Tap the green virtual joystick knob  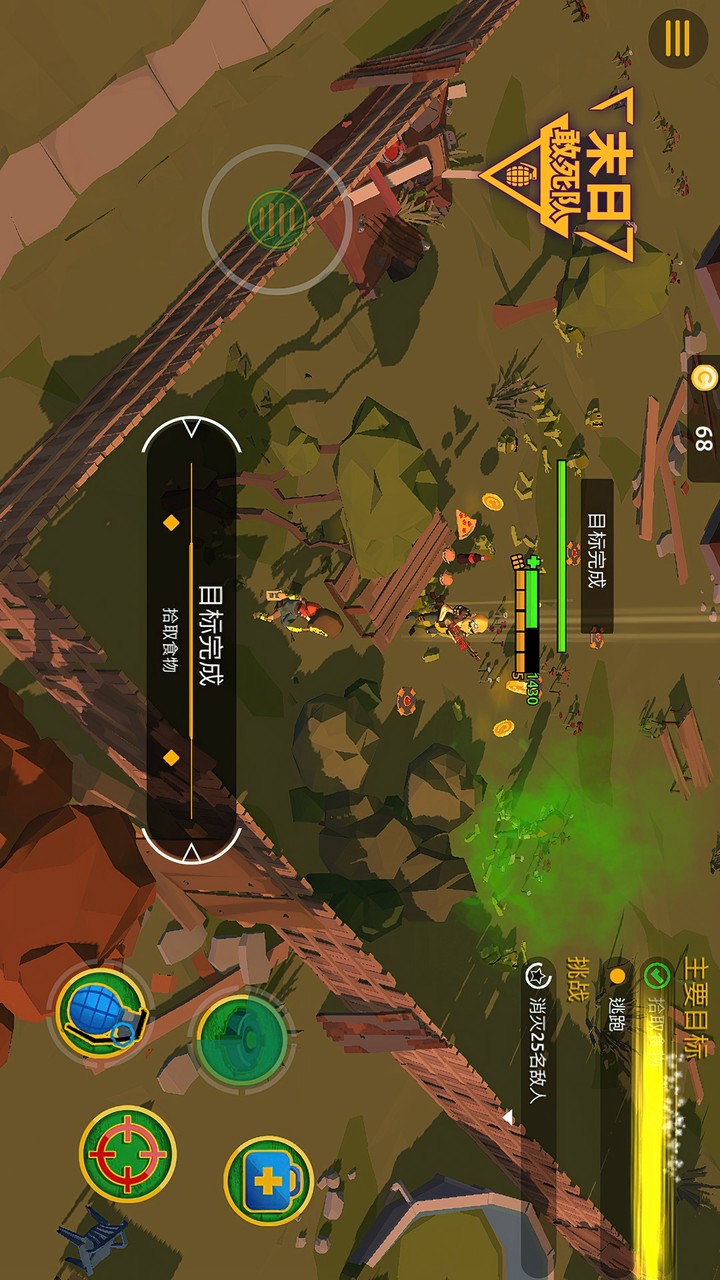(x=276, y=217)
